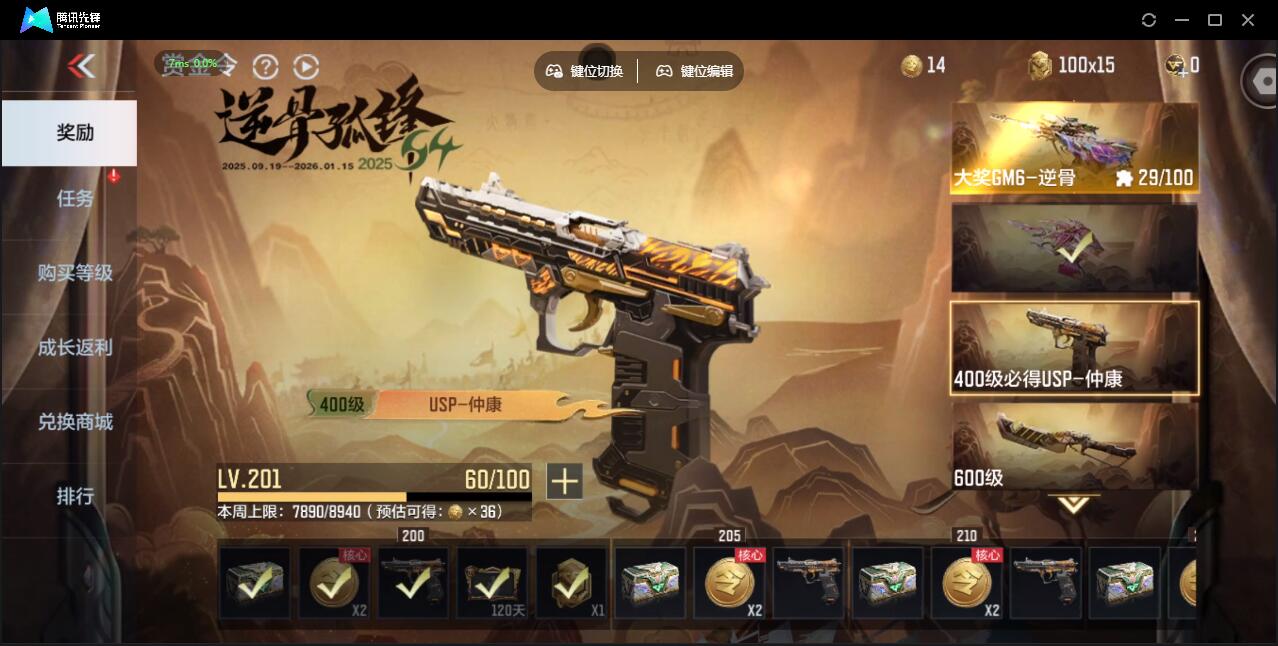1278x646 pixels.
Task: Open the 兑换商城 tab
Action: (75, 421)
